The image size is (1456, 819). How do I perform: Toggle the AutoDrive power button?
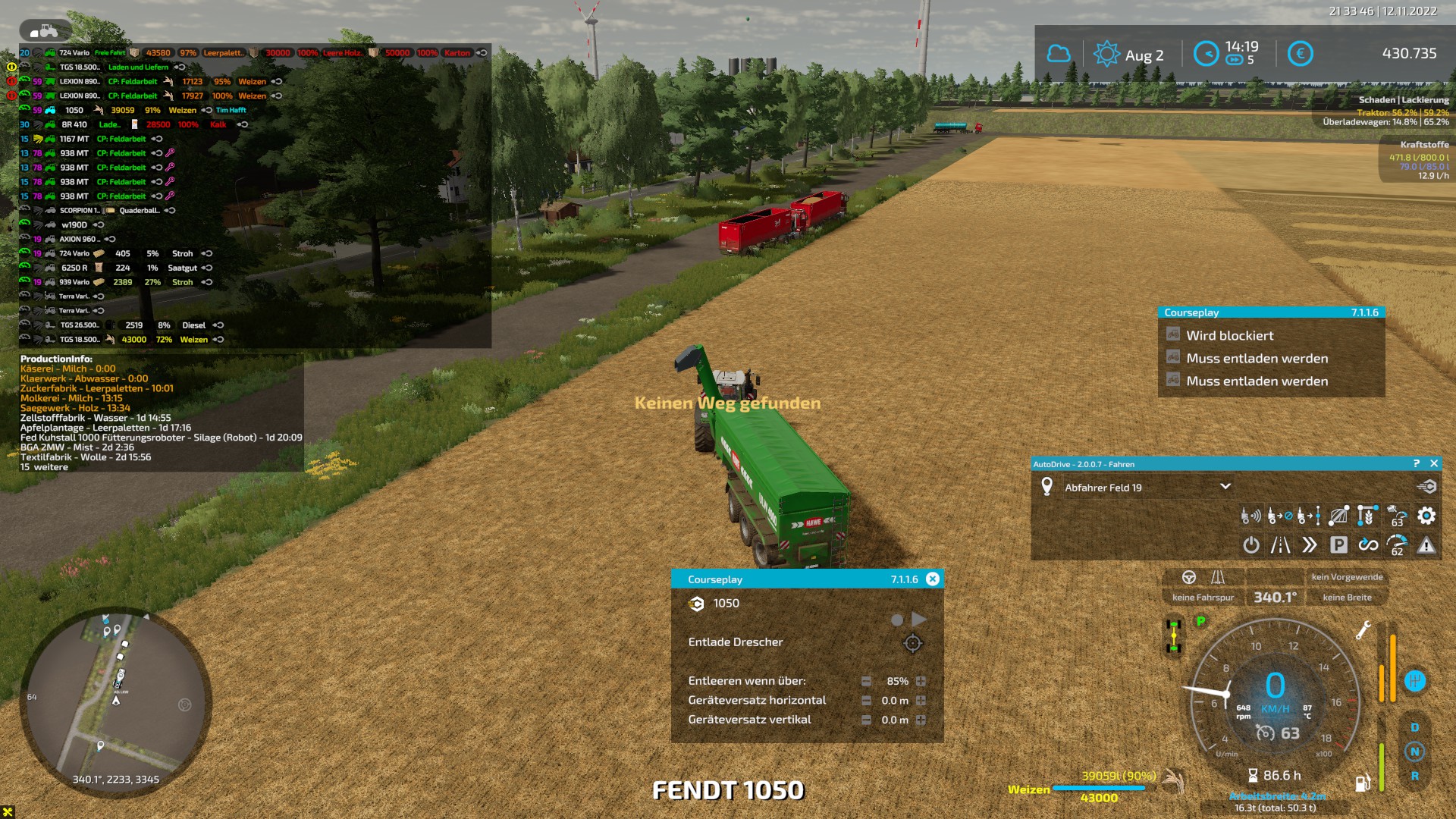(1252, 544)
